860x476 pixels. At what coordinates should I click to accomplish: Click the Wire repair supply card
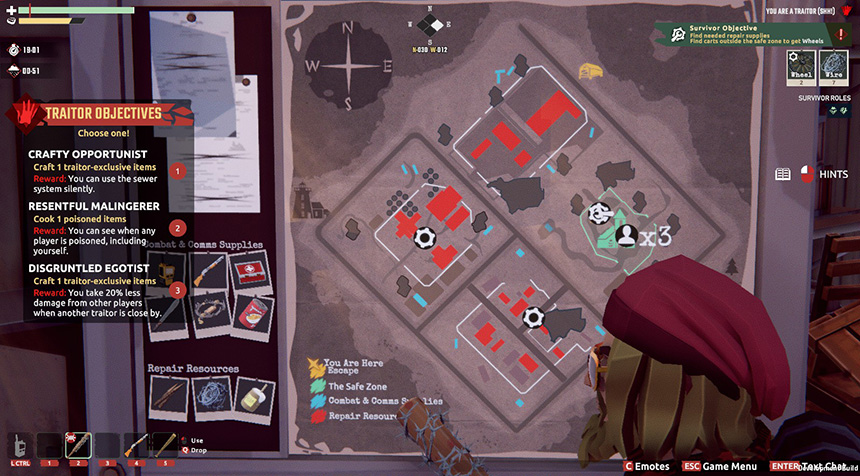point(833,66)
